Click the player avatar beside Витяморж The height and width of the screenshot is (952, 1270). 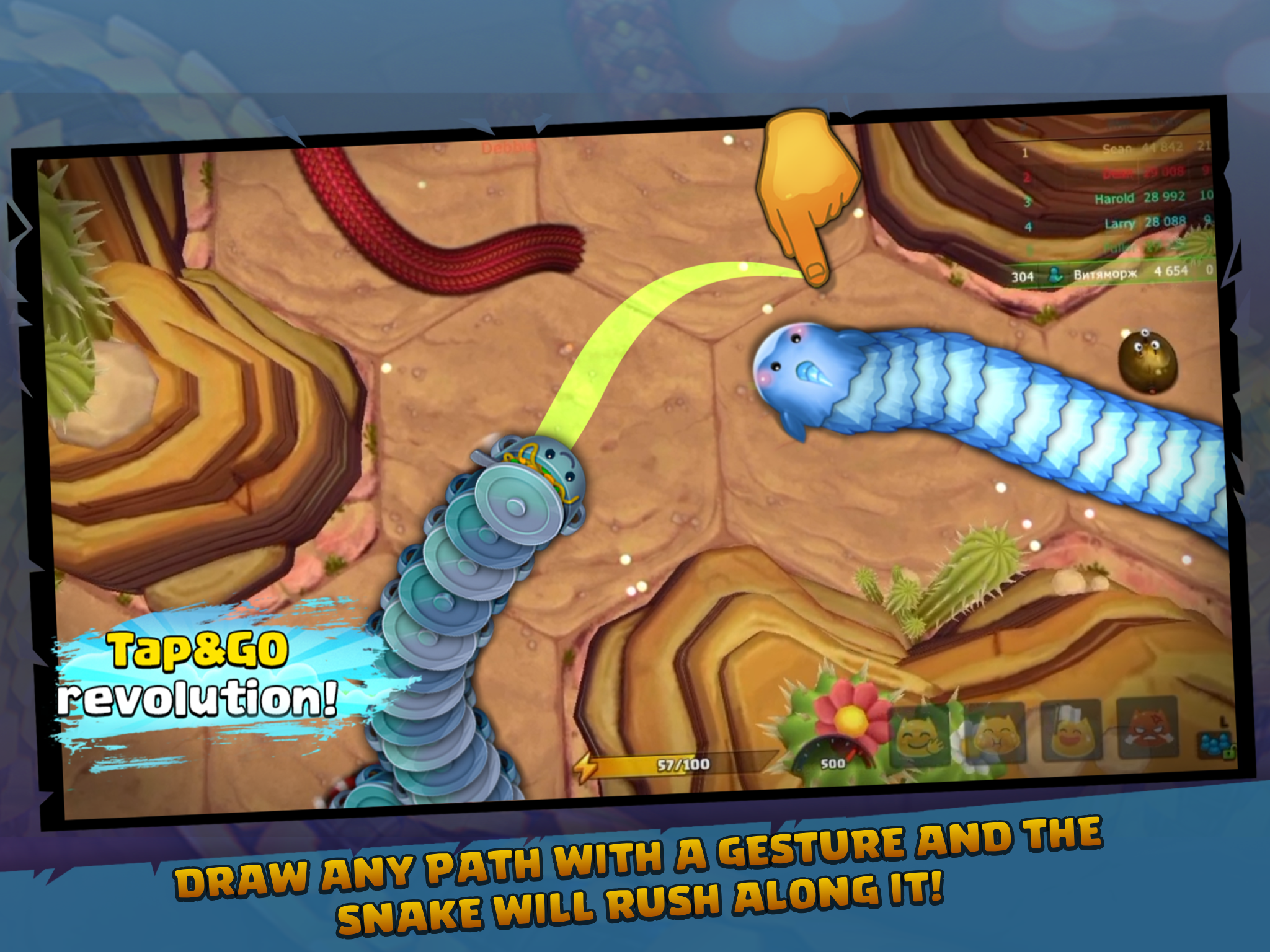pyautogui.click(x=1055, y=276)
